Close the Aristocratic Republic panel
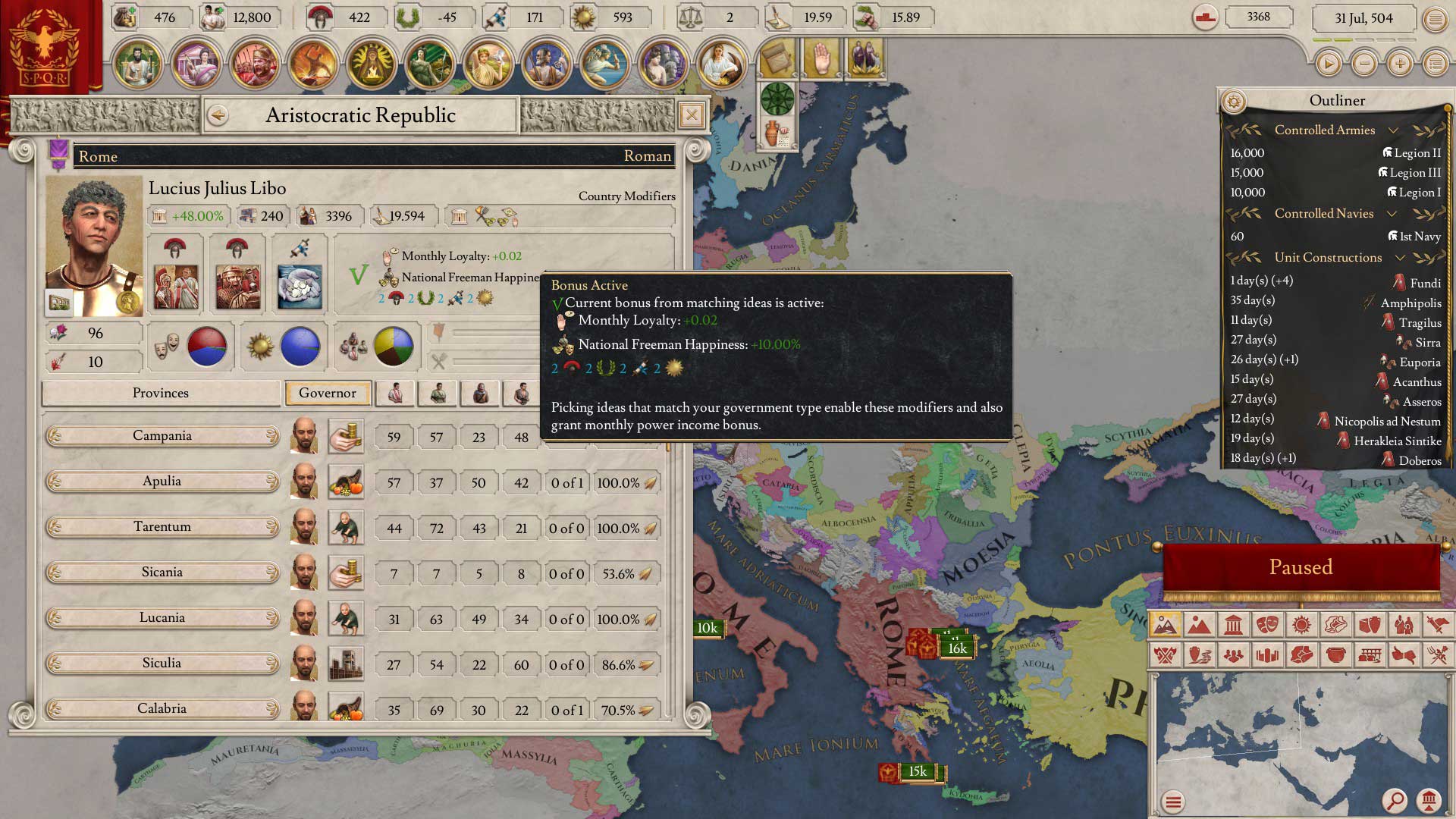Image resolution: width=1456 pixels, height=819 pixels. coord(691,115)
